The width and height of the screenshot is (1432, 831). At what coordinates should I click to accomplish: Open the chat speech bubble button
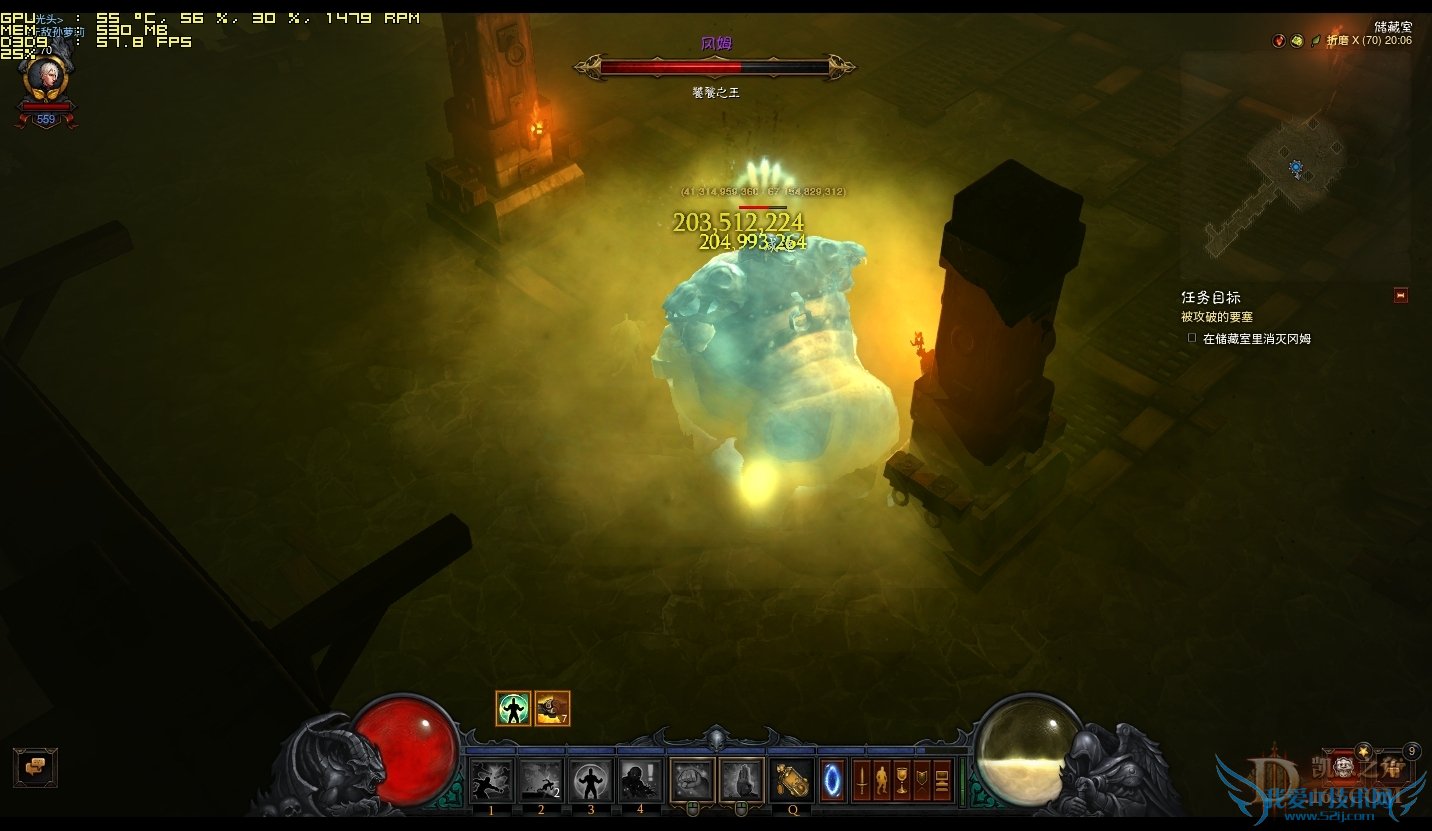35,767
